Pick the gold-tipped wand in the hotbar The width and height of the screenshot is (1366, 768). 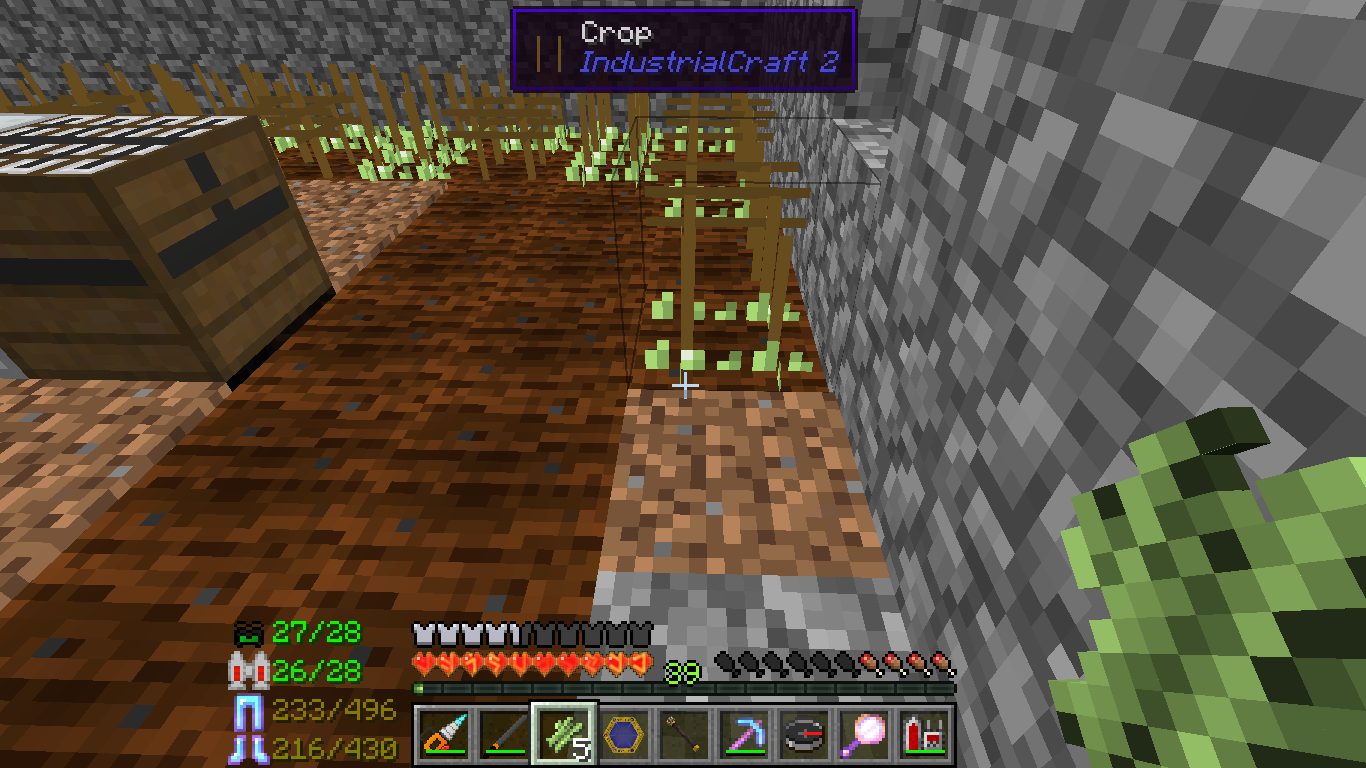684,735
